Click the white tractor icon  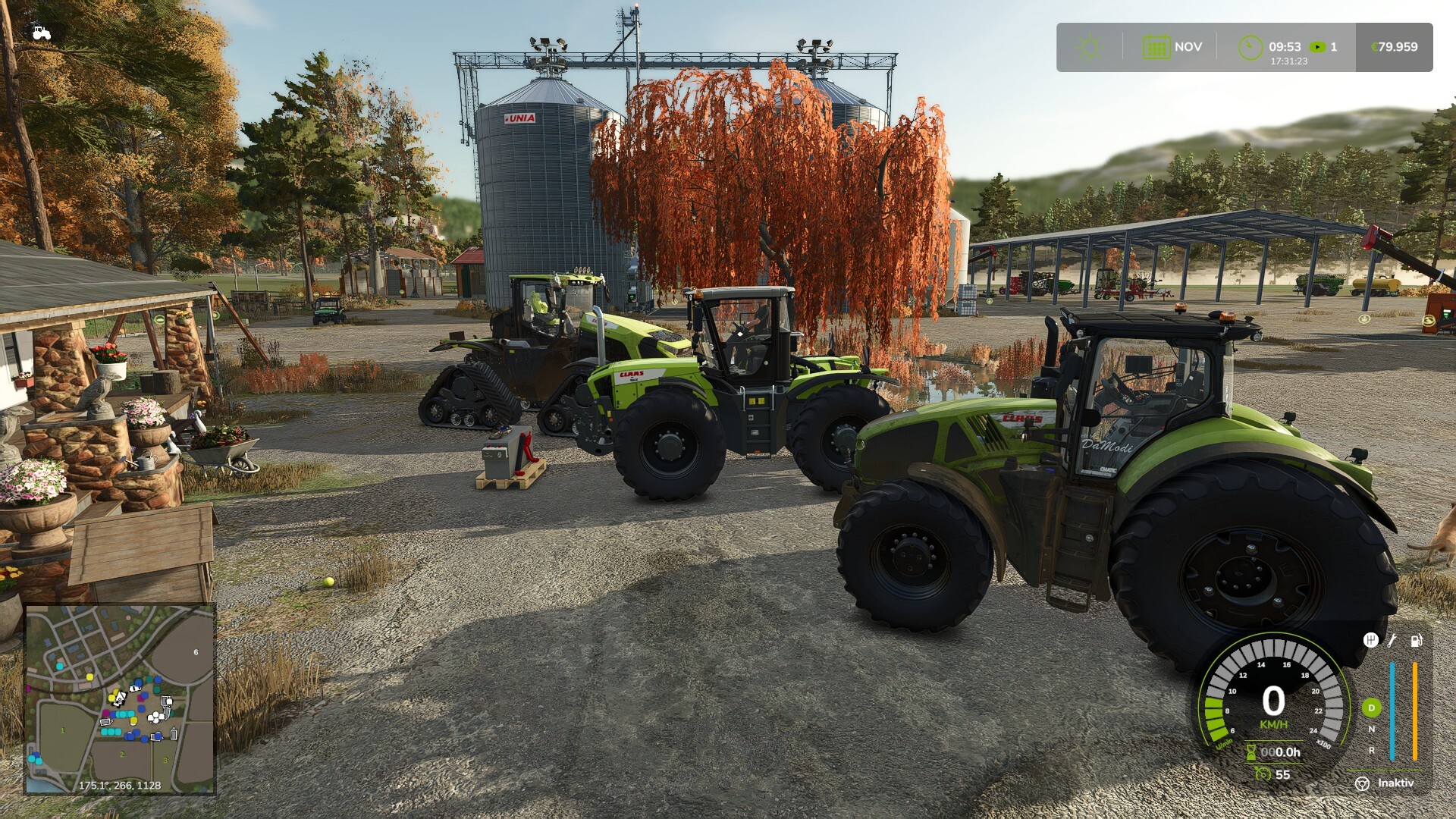point(41,33)
